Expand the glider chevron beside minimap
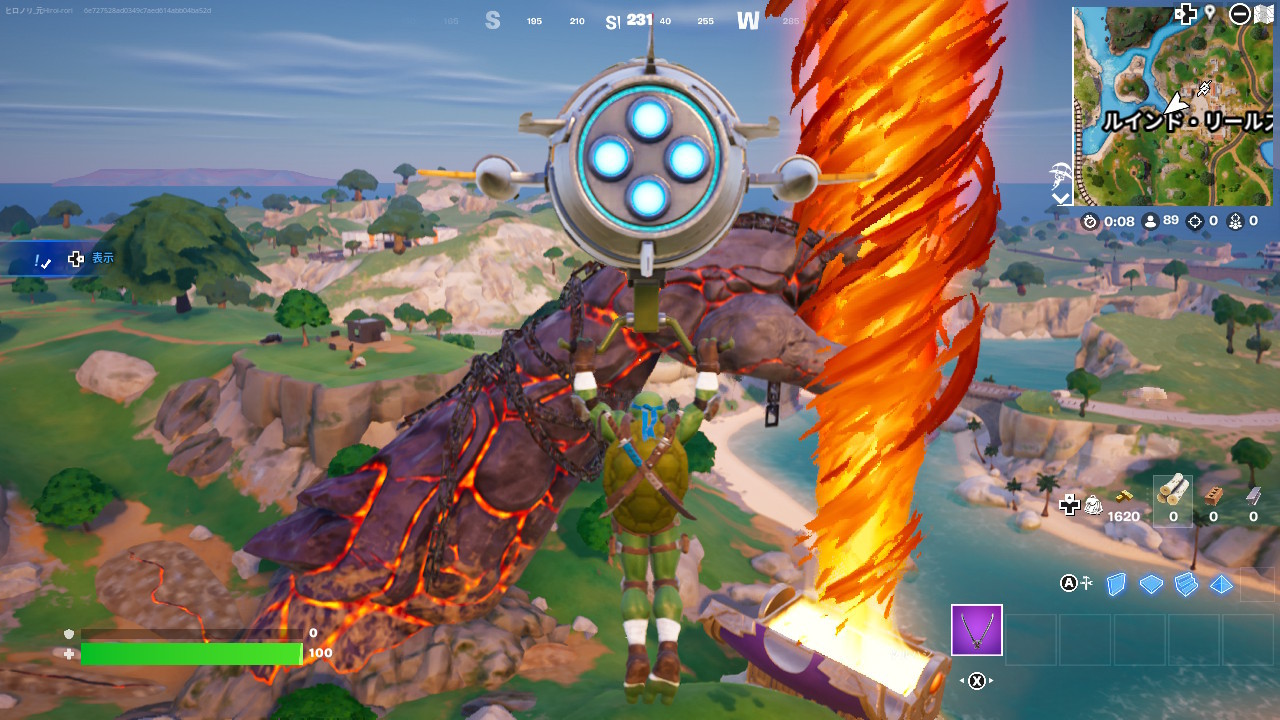 coord(1061,197)
